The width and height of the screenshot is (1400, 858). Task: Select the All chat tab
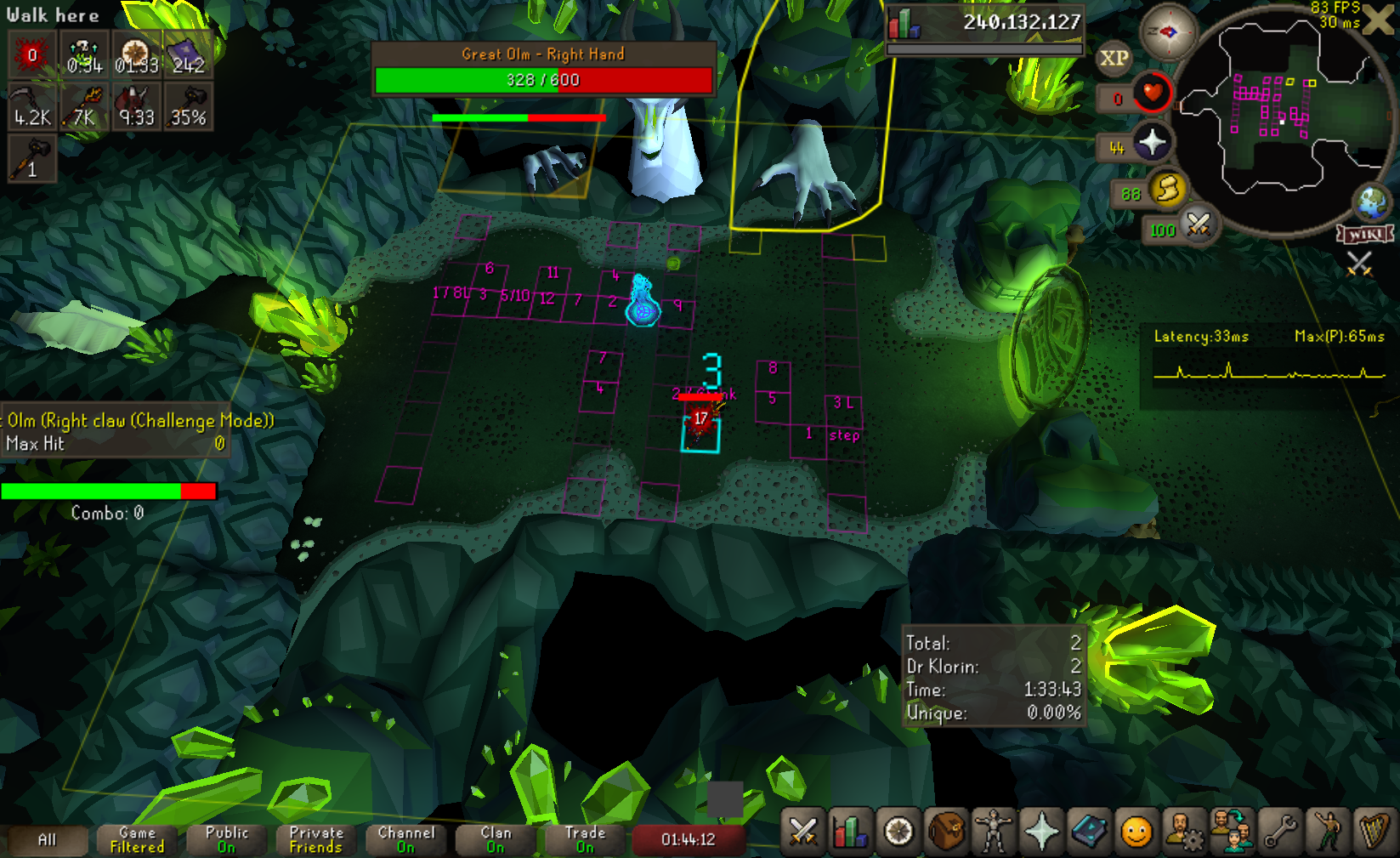click(48, 840)
